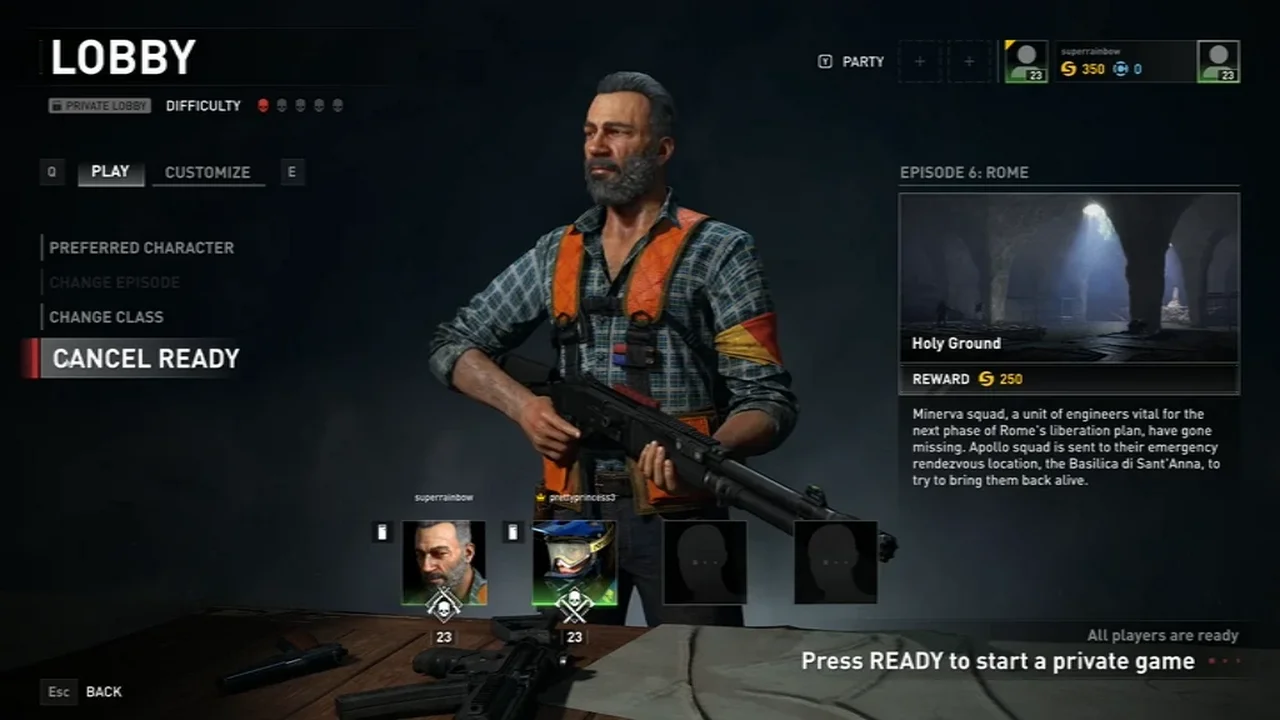The height and width of the screenshot is (720, 1280).
Task: Open the Customize tab
Action: pyautogui.click(x=207, y=172)
